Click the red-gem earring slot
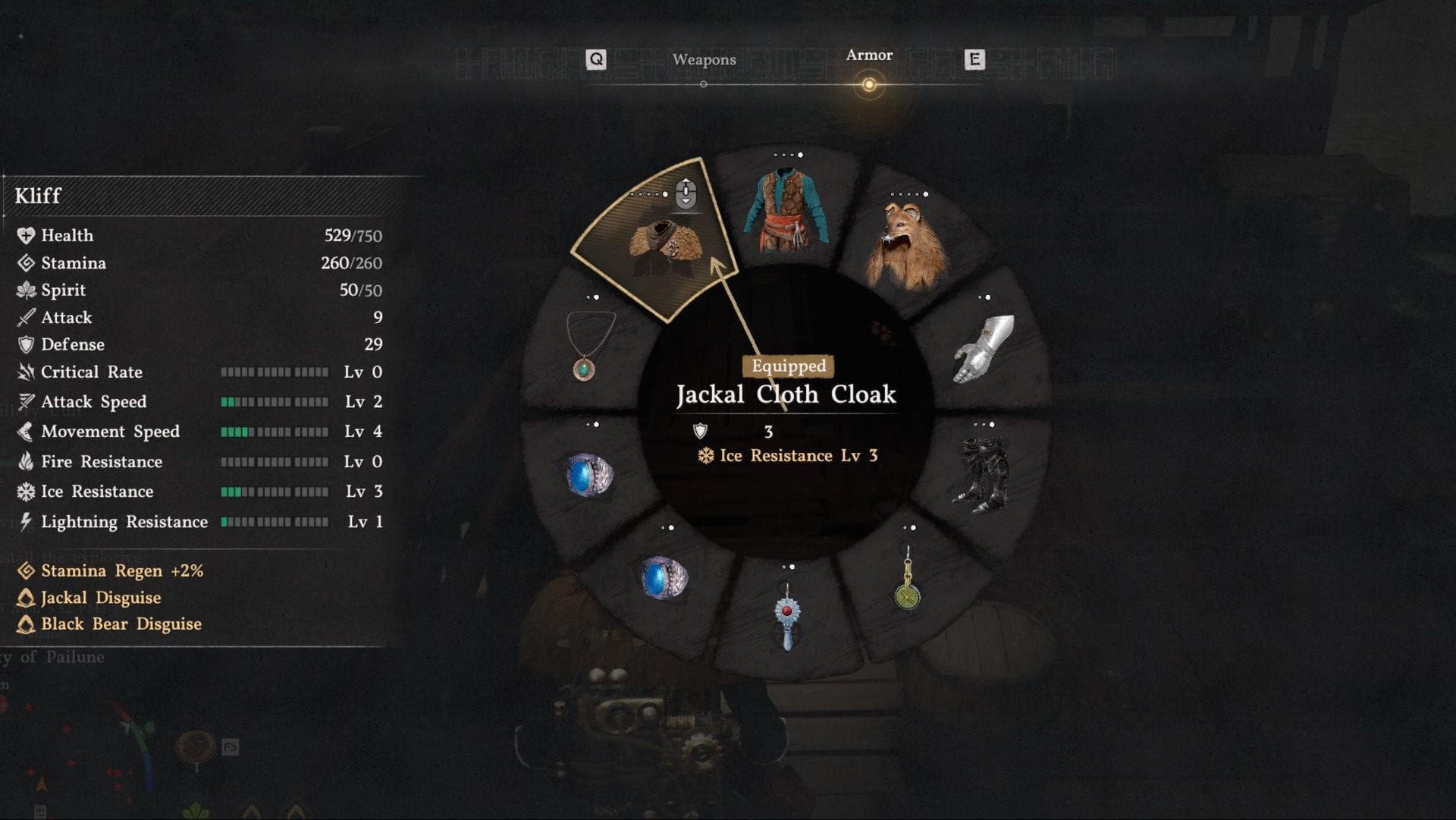Image resolution: width=1456 pixels, height=820 pixels. coord(787,614)
